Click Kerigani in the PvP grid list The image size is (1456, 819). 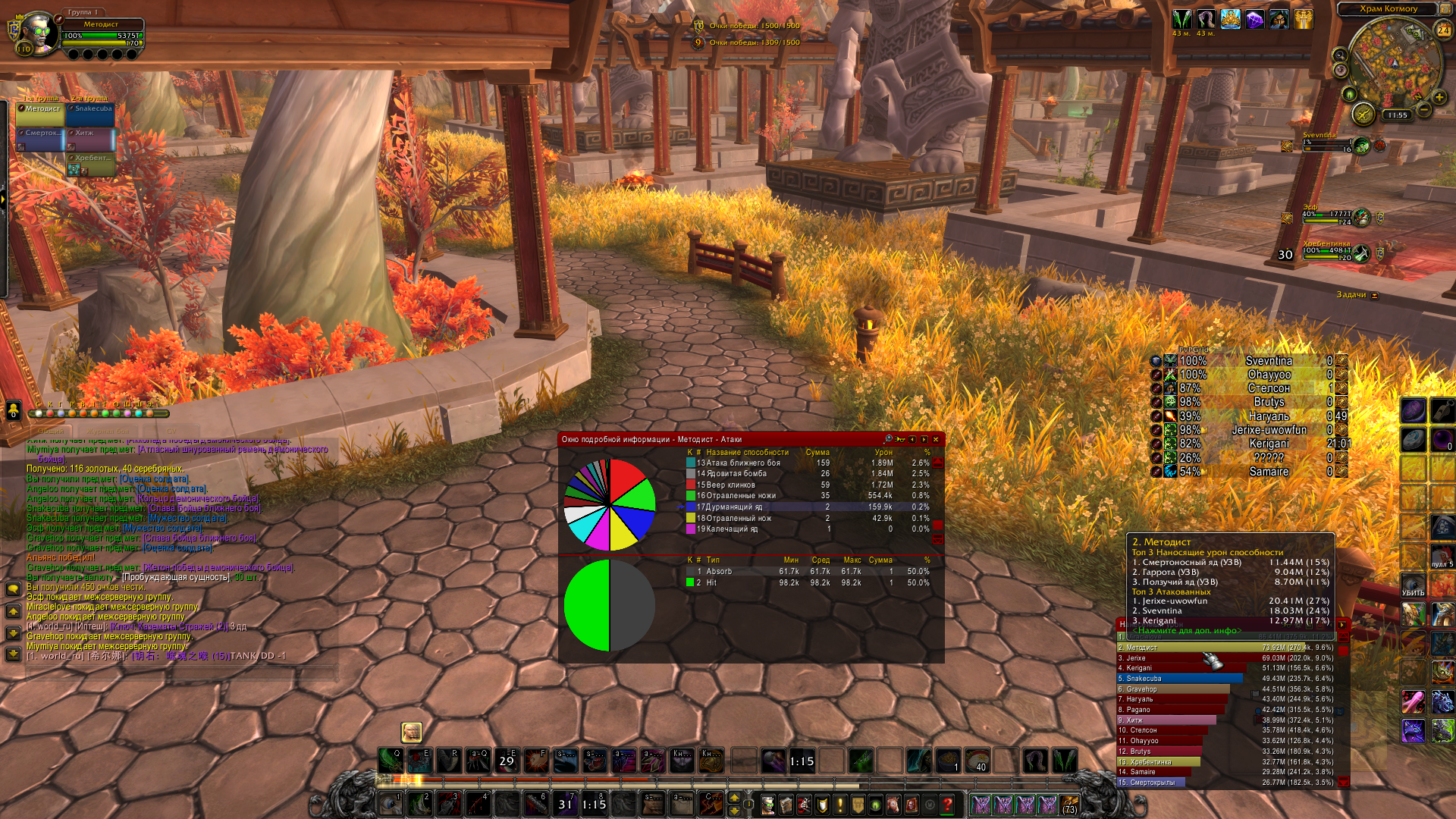pos(1269,444)
